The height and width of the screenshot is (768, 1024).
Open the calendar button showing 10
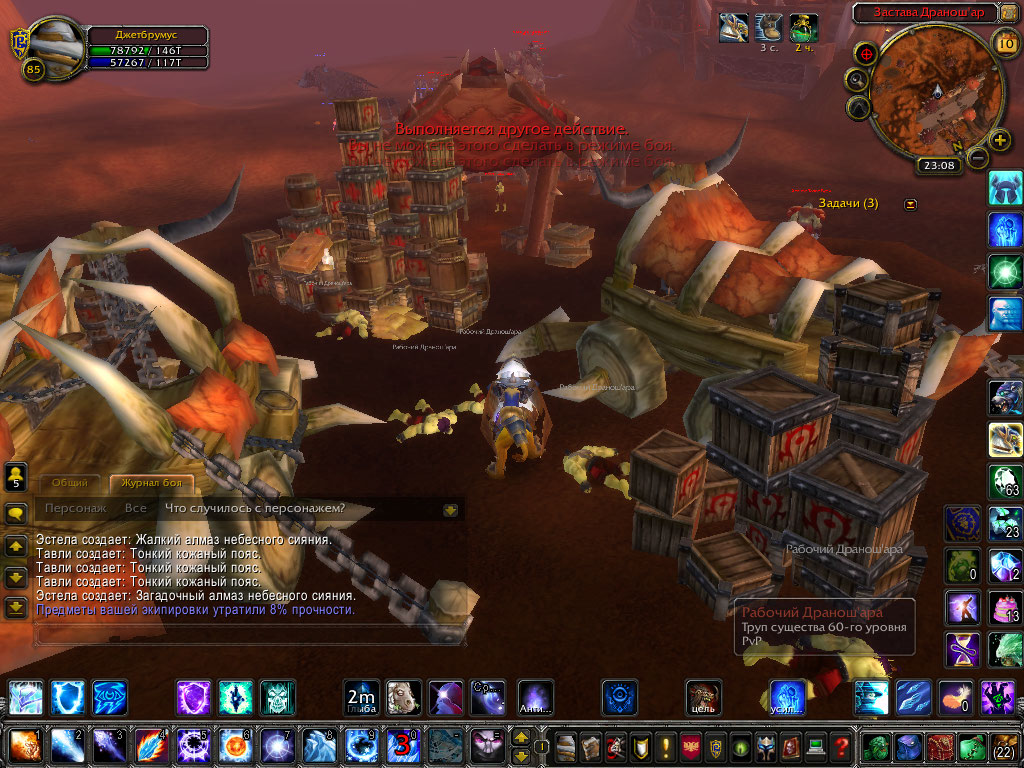[x=1006, y=42]
